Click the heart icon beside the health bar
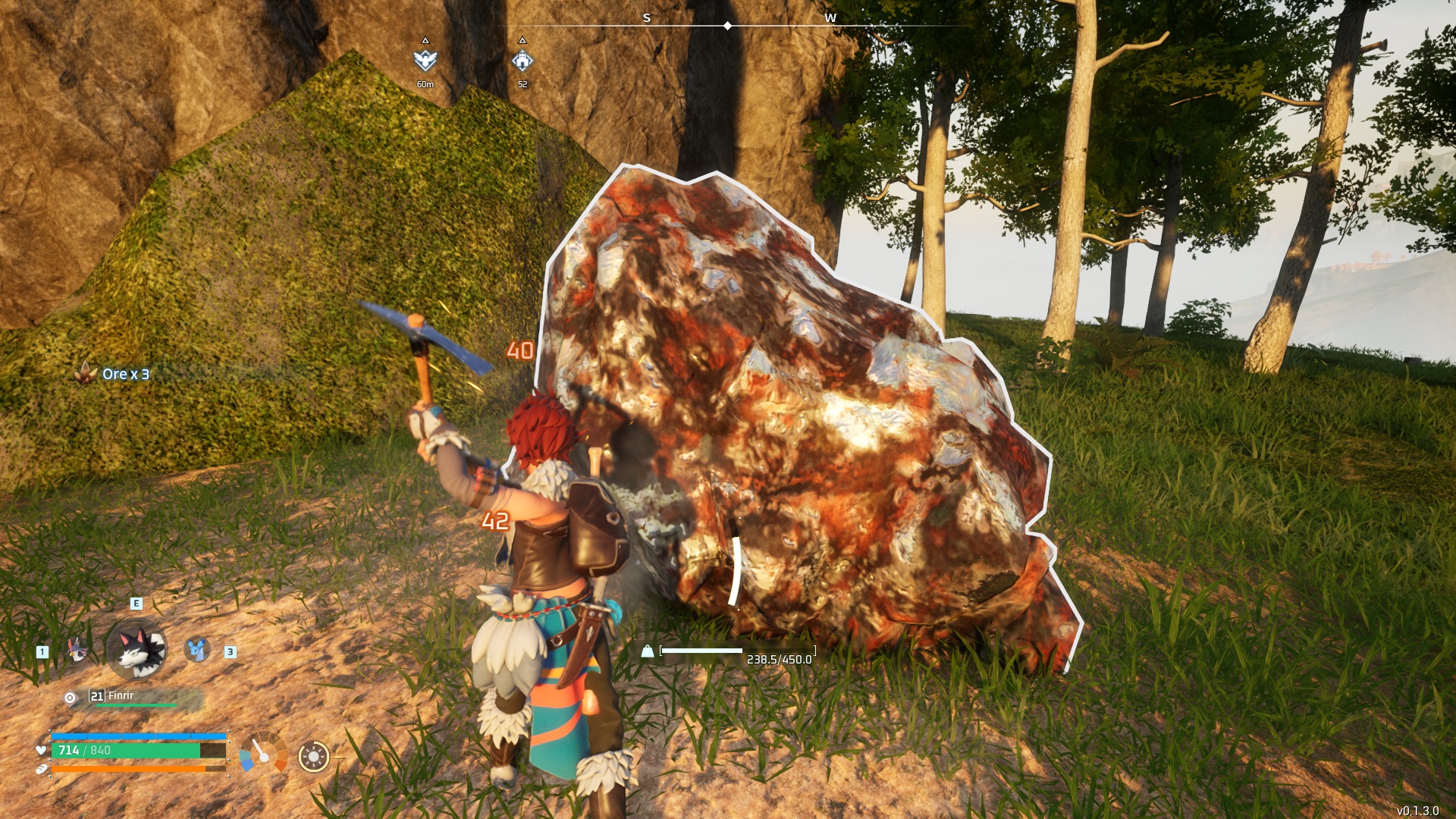Image resolution: width=1456 pixels, height=819 pixels. tap(42, 749)
